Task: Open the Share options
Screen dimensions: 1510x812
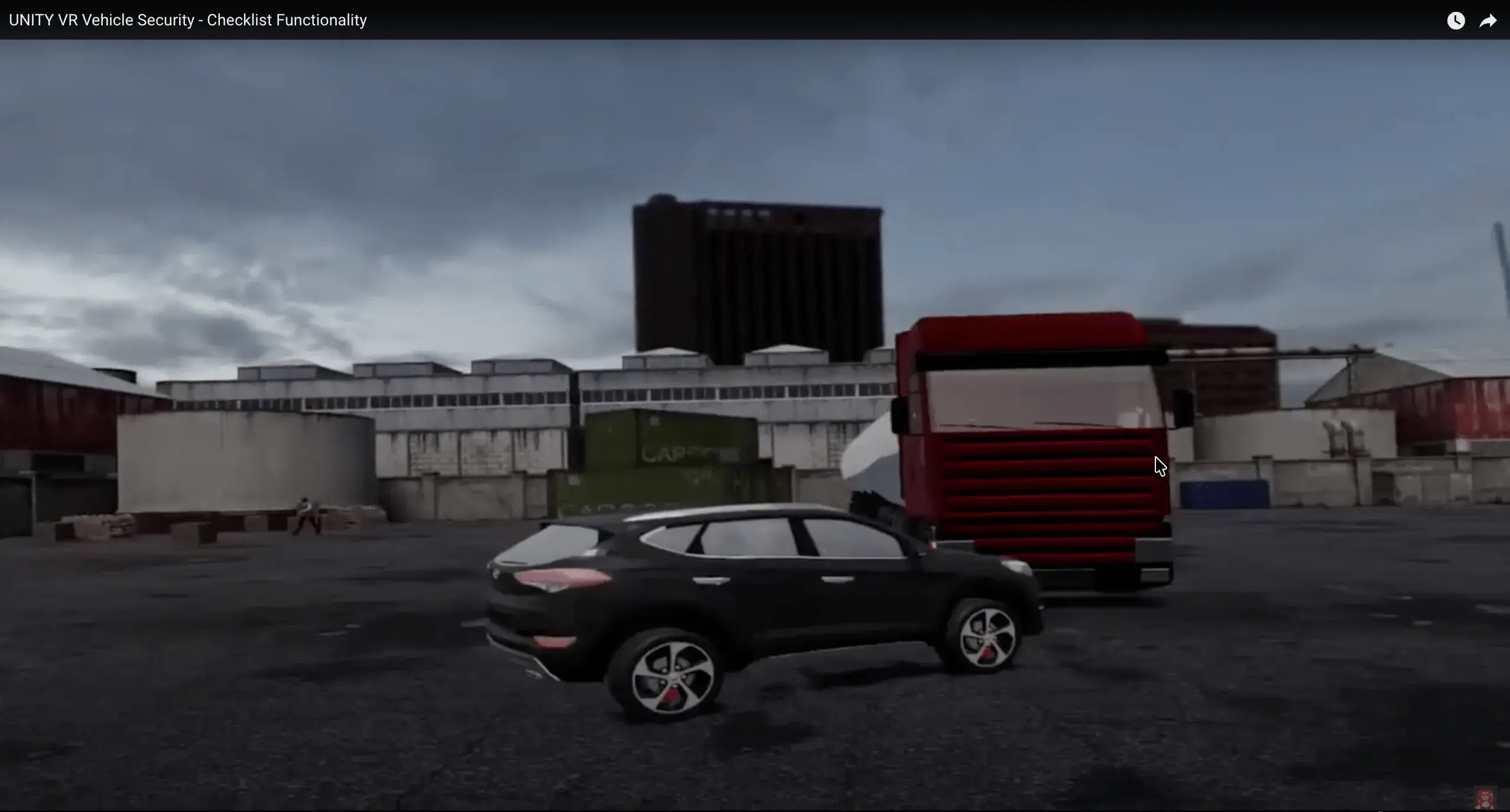Action: (1489, 20)
